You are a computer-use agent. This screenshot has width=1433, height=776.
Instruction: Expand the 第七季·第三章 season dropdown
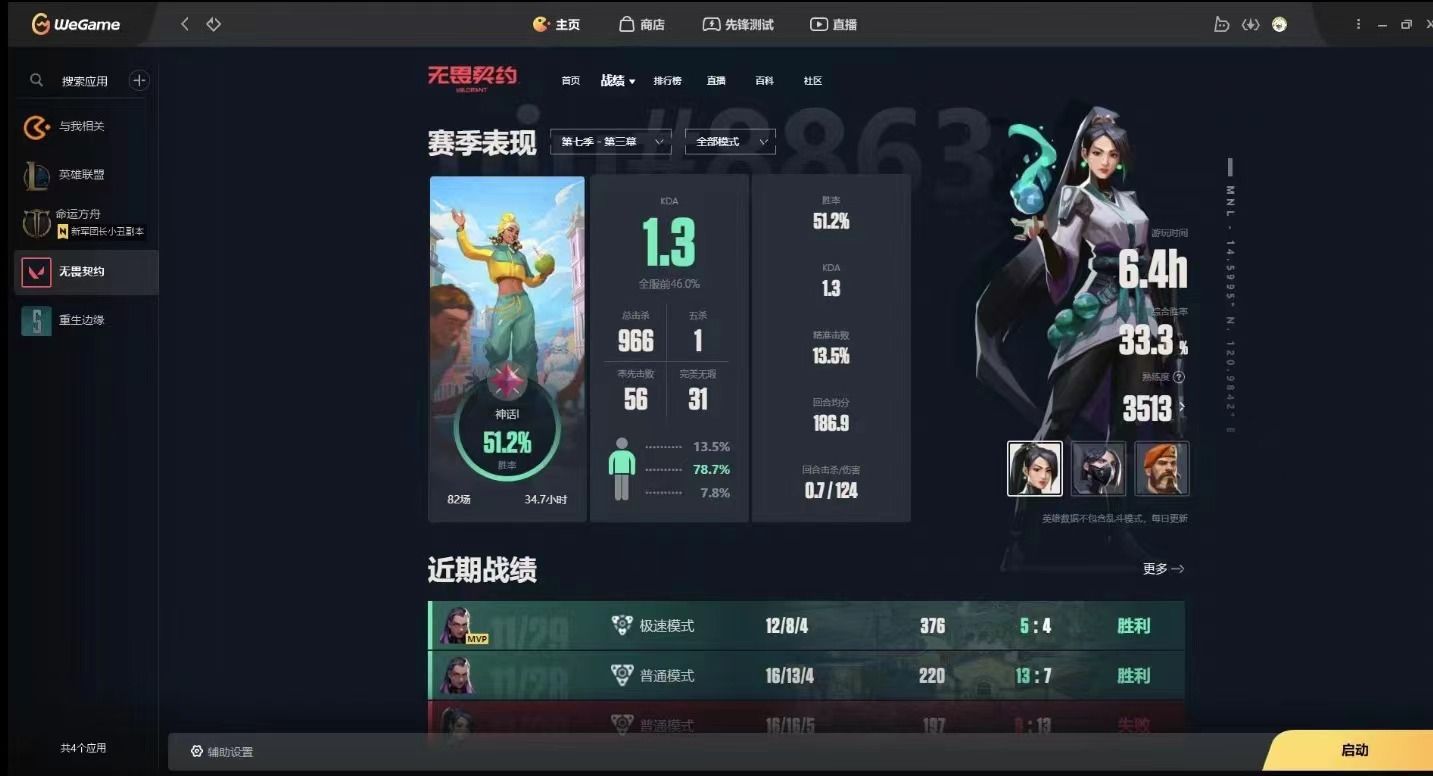click(x=610, y=141)
